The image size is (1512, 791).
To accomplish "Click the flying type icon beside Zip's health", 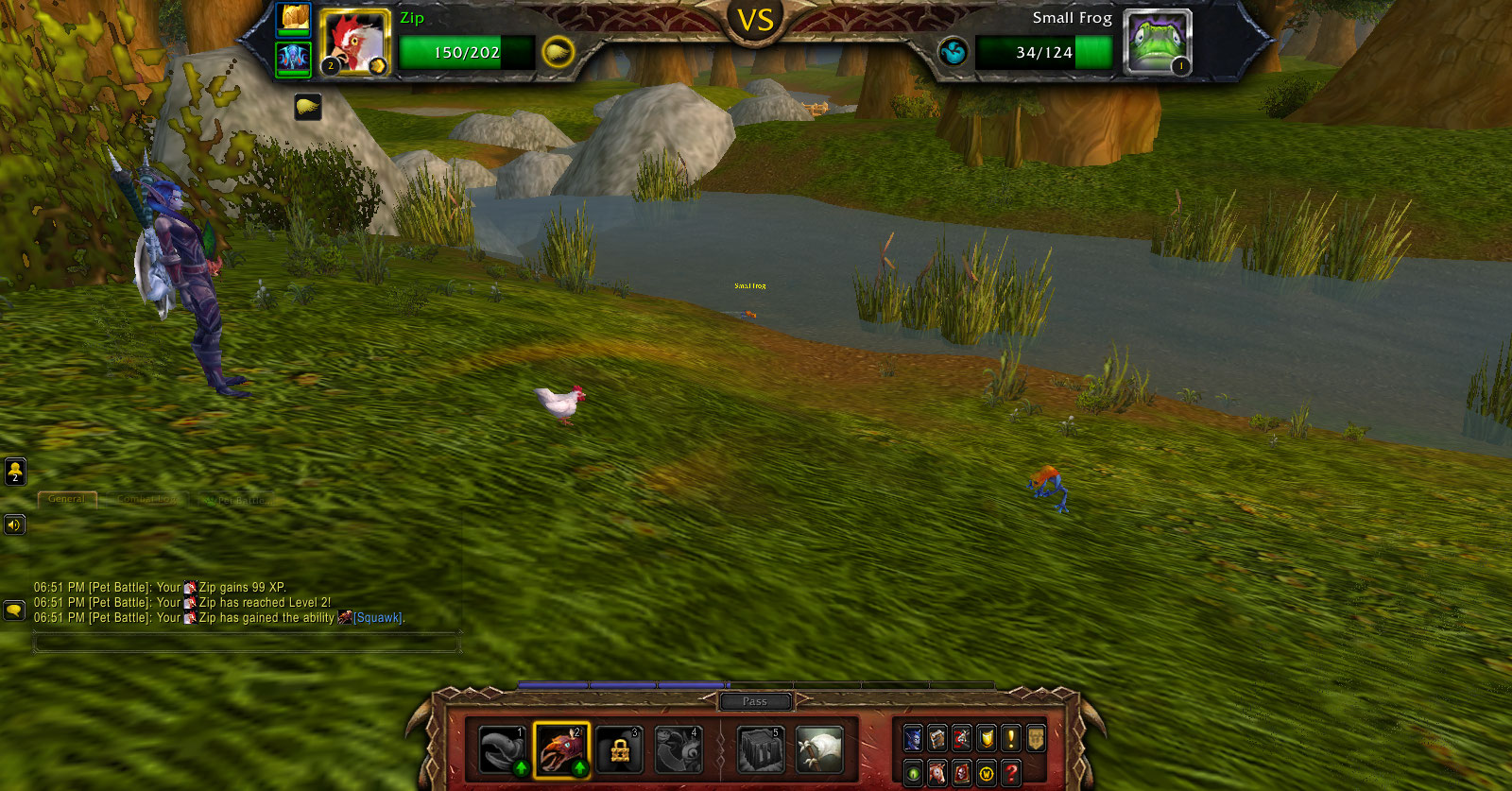I will click(558, 52).
